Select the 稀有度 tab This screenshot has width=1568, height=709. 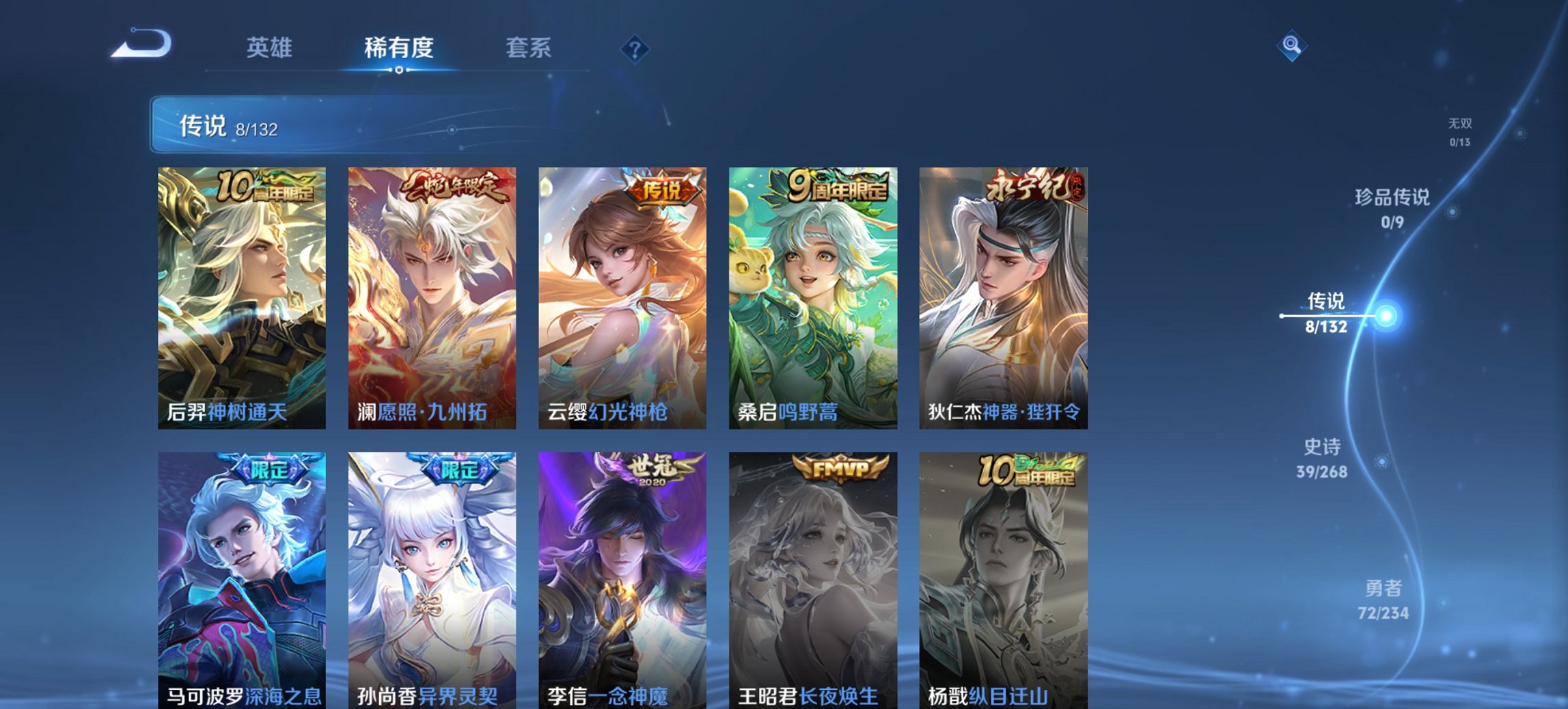398,49
